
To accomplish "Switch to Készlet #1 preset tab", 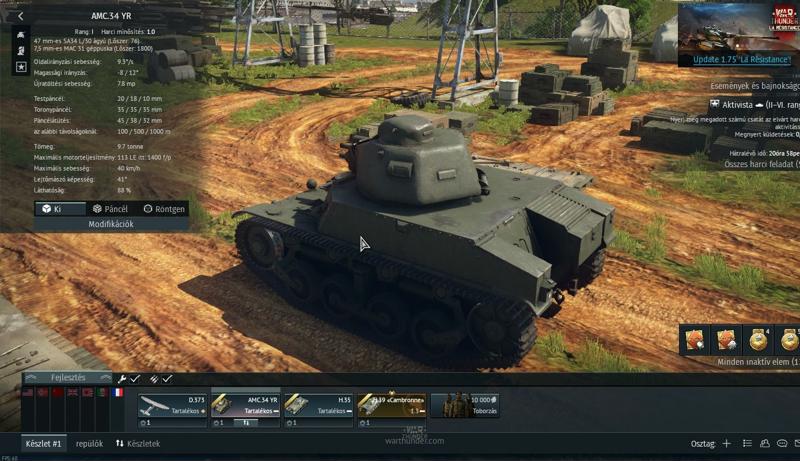I will [43, 443].
